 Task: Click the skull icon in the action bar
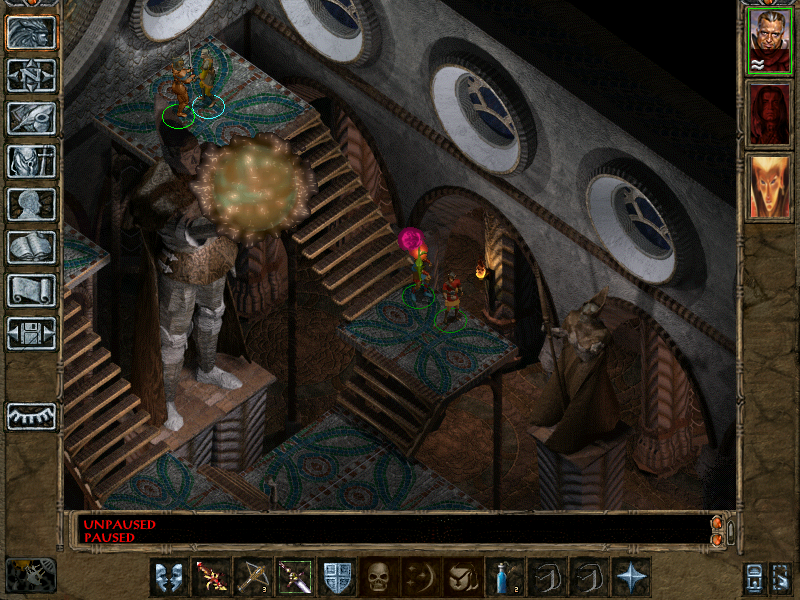(379, 577)
